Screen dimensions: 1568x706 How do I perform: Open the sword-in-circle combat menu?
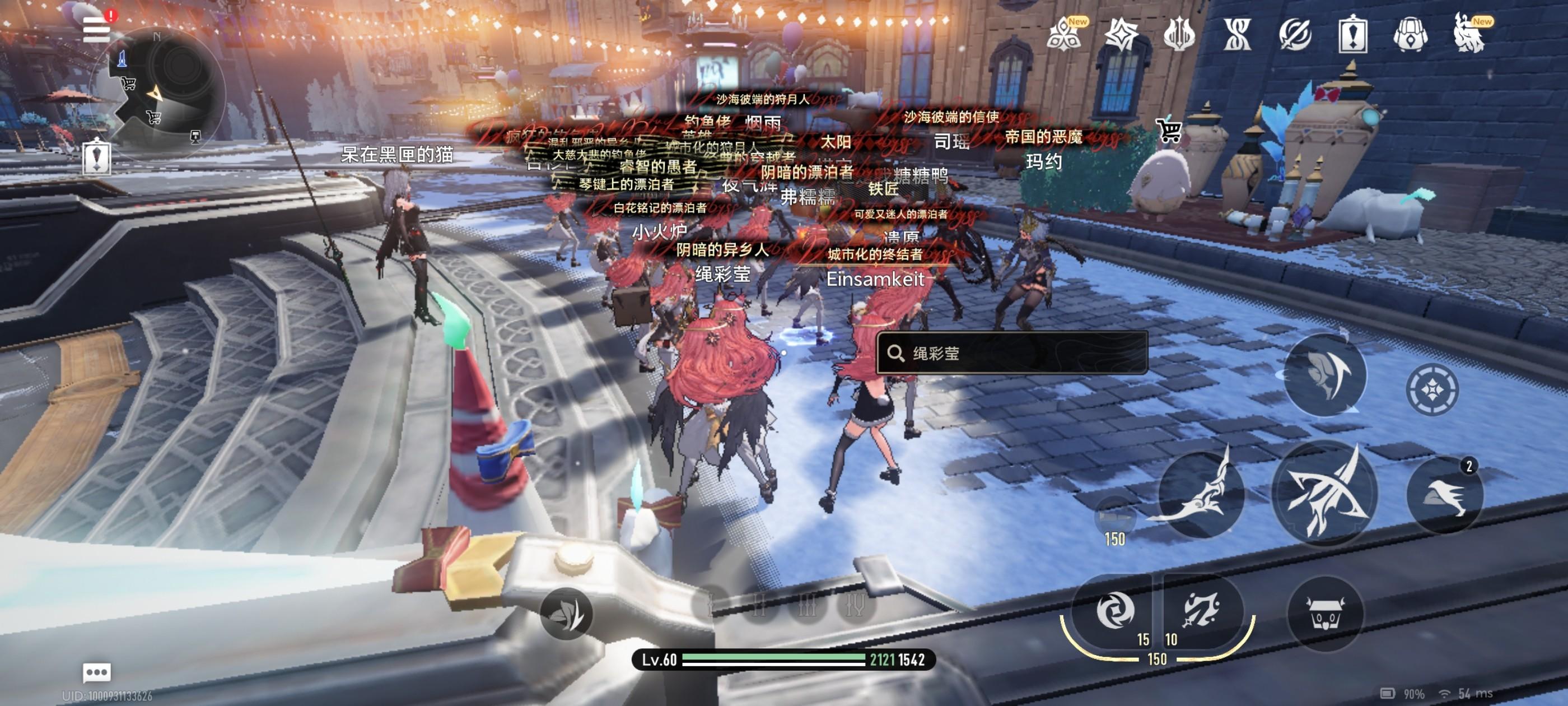[1295, 34]
